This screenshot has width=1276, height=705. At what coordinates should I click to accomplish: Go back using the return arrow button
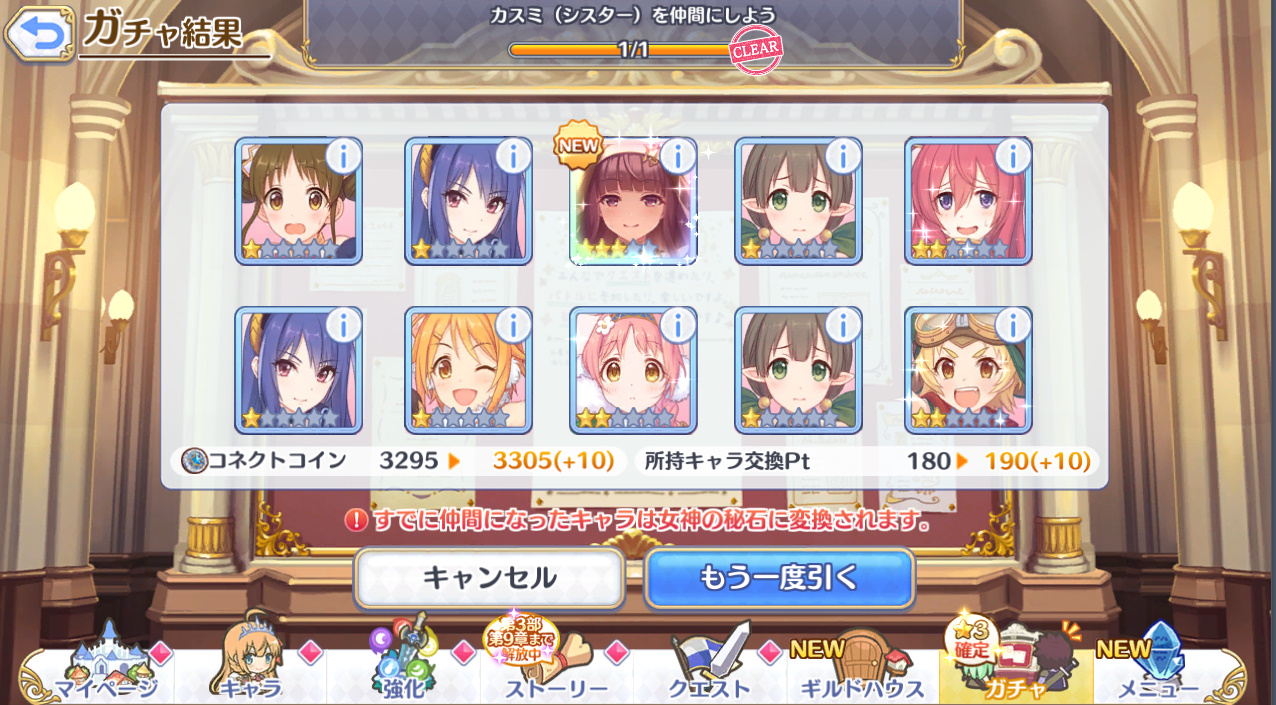(x=40, y=34)
